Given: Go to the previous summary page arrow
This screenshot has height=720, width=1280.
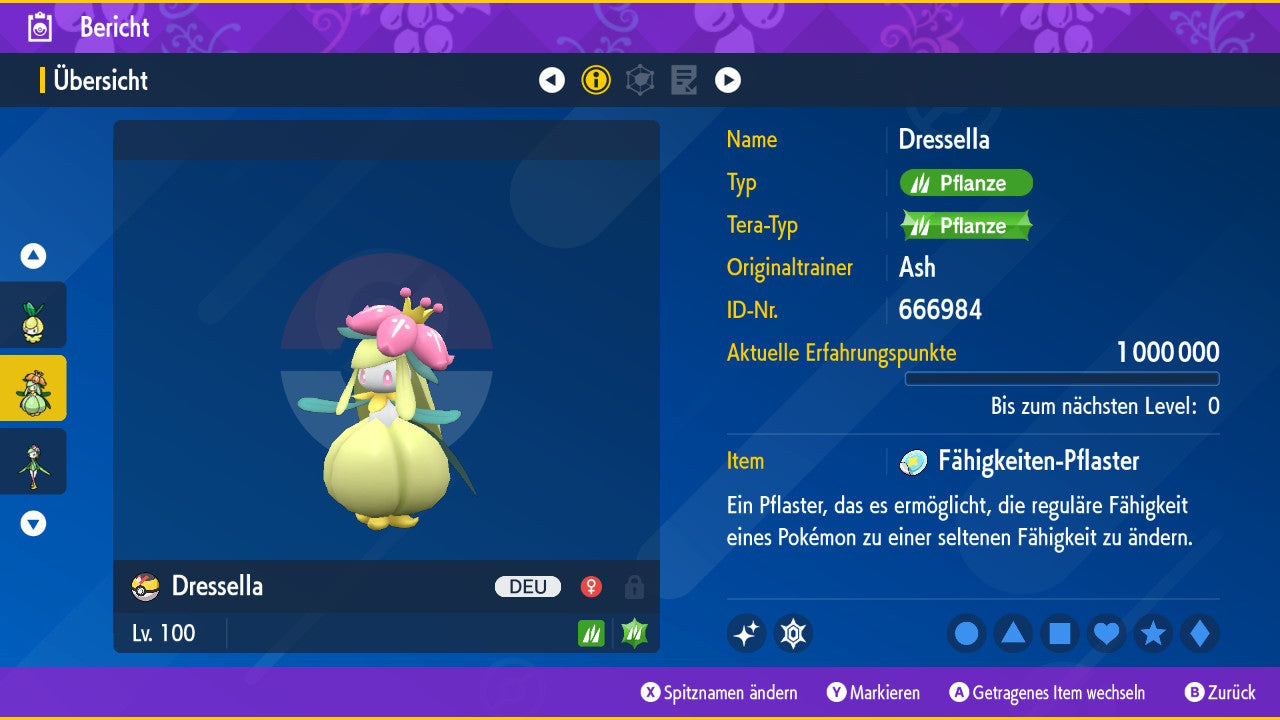Looking at the screenshot, I should (552, 80).
